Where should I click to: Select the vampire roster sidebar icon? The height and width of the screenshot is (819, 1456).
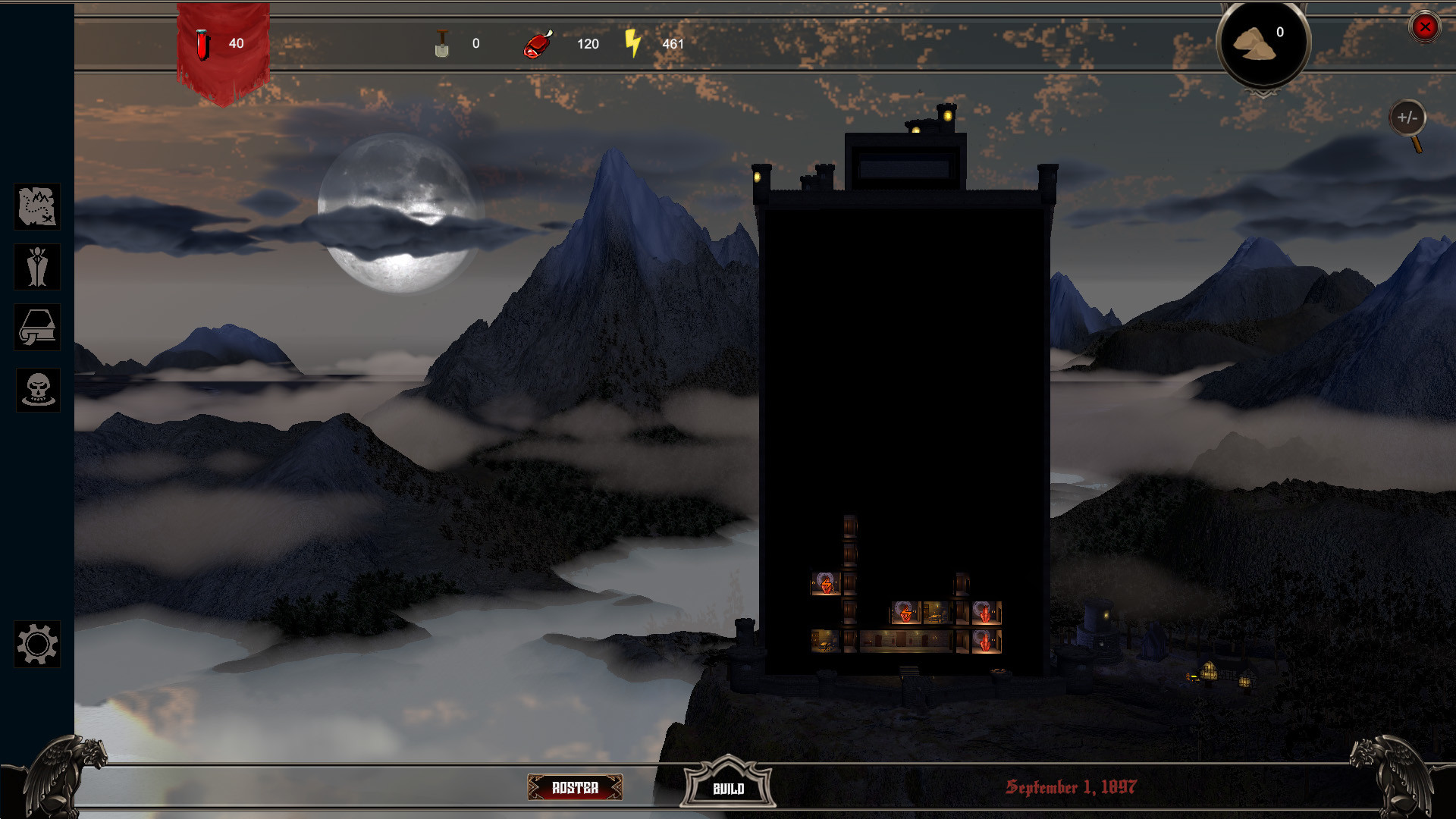point(37,267)
